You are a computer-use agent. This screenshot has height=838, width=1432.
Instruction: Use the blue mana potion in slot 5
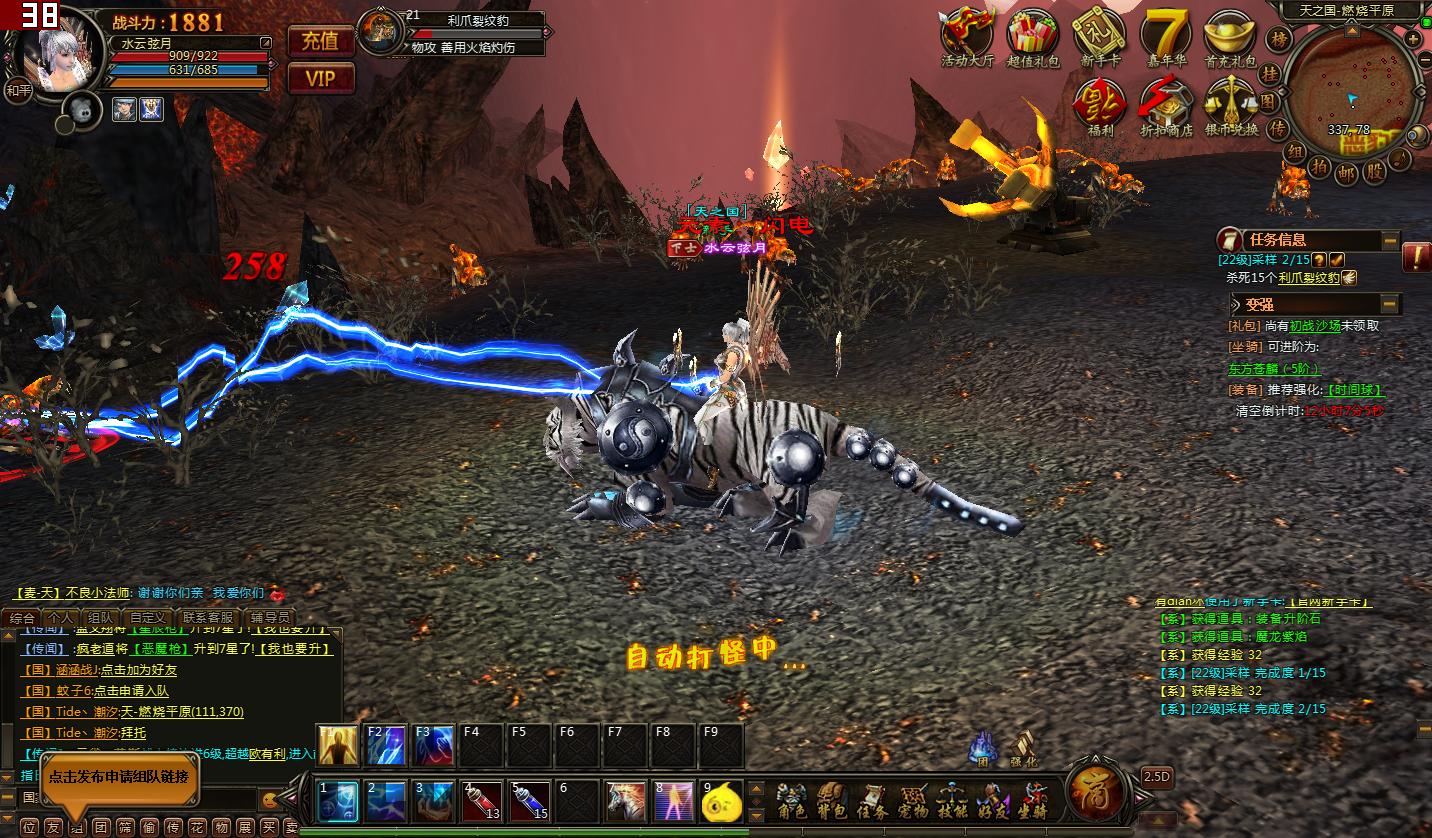pyautogui.click(x=530, y=802)
